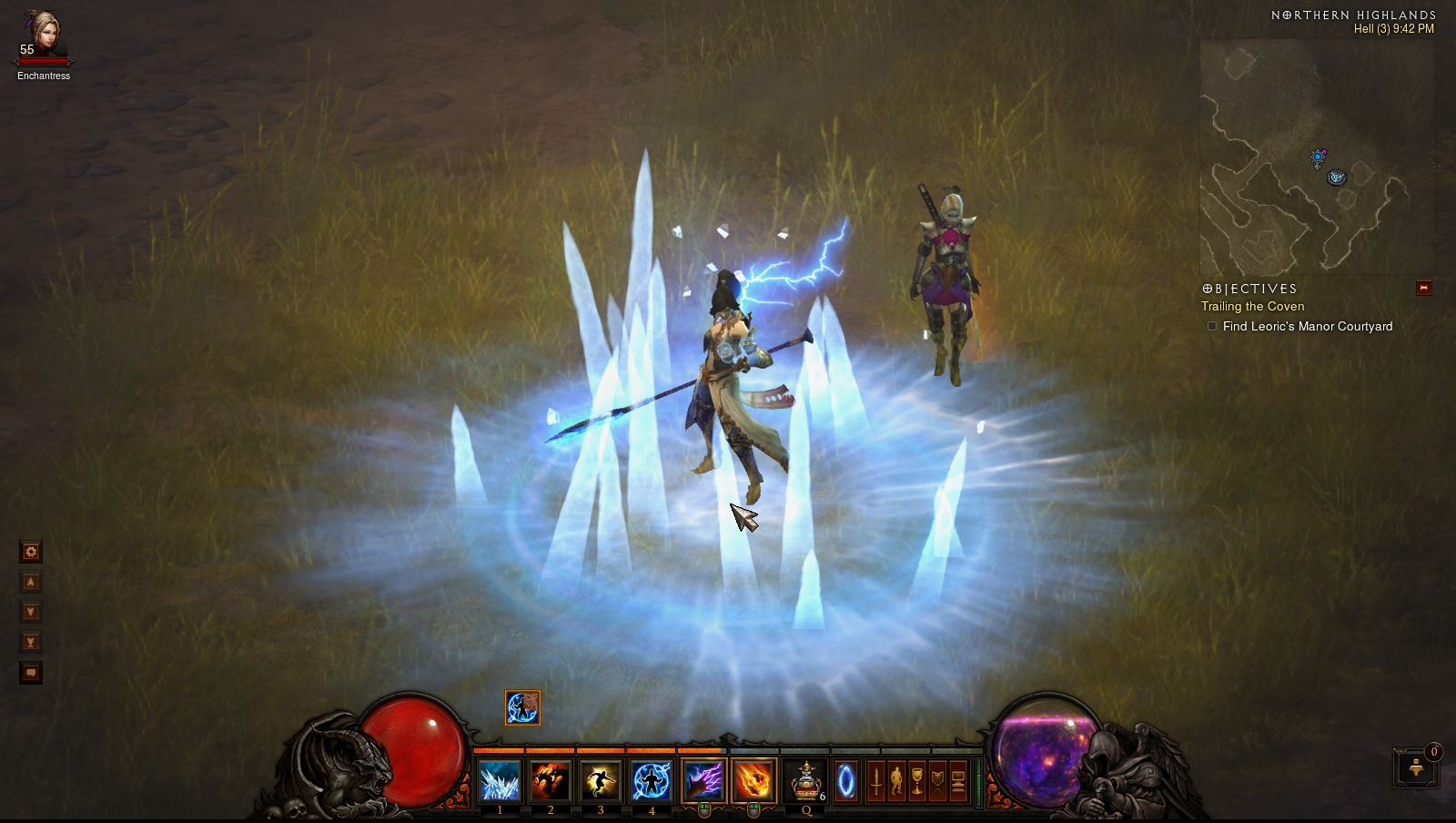The width and height of the screenshot is (1456, 823).
Task: Open the chat speech bubble button
Action: pos(31,673)
